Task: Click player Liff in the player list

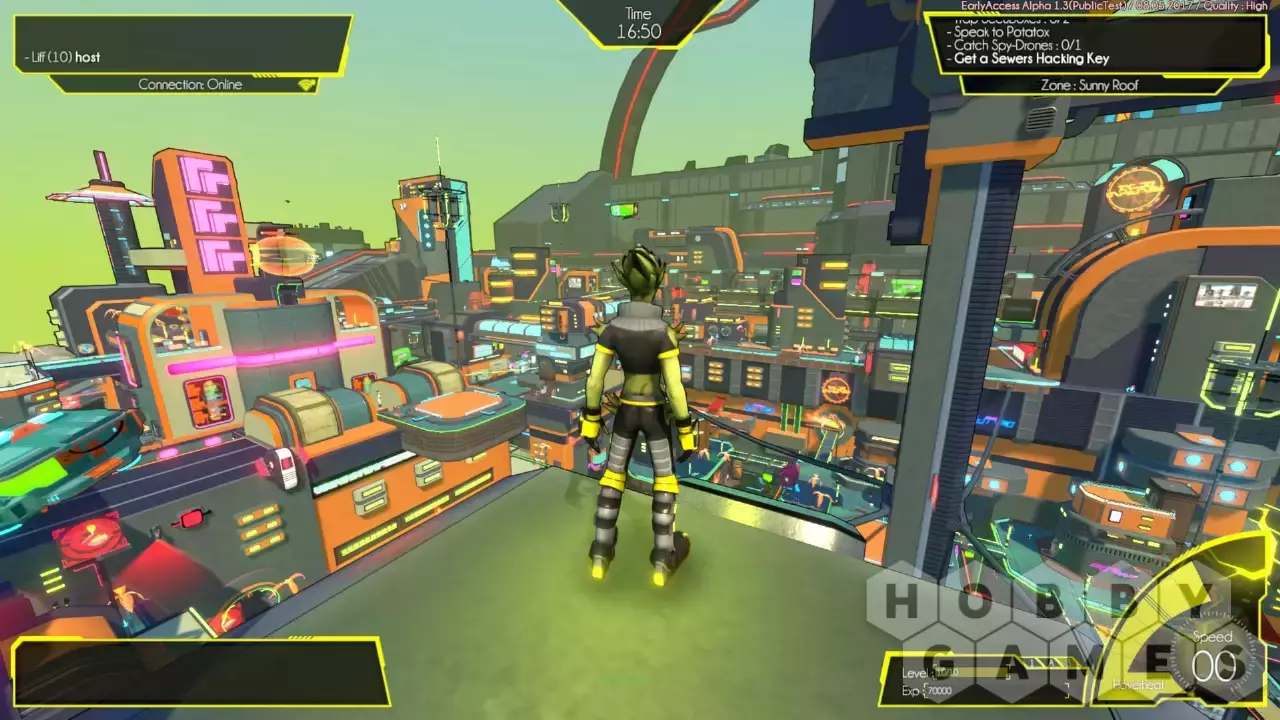Action: 62,57
